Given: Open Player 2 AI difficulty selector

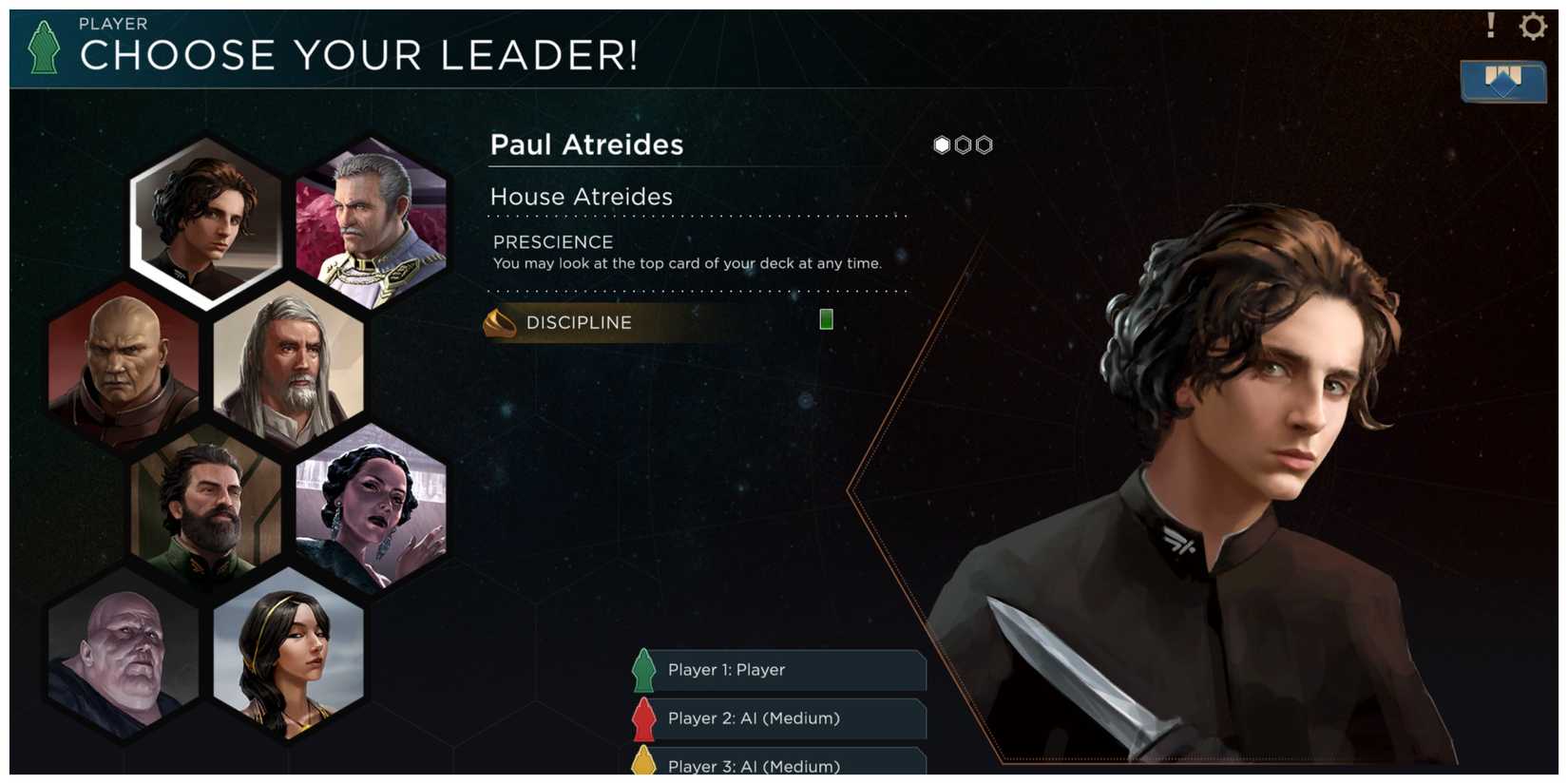Looking at the screenshot, I should 777,718.
